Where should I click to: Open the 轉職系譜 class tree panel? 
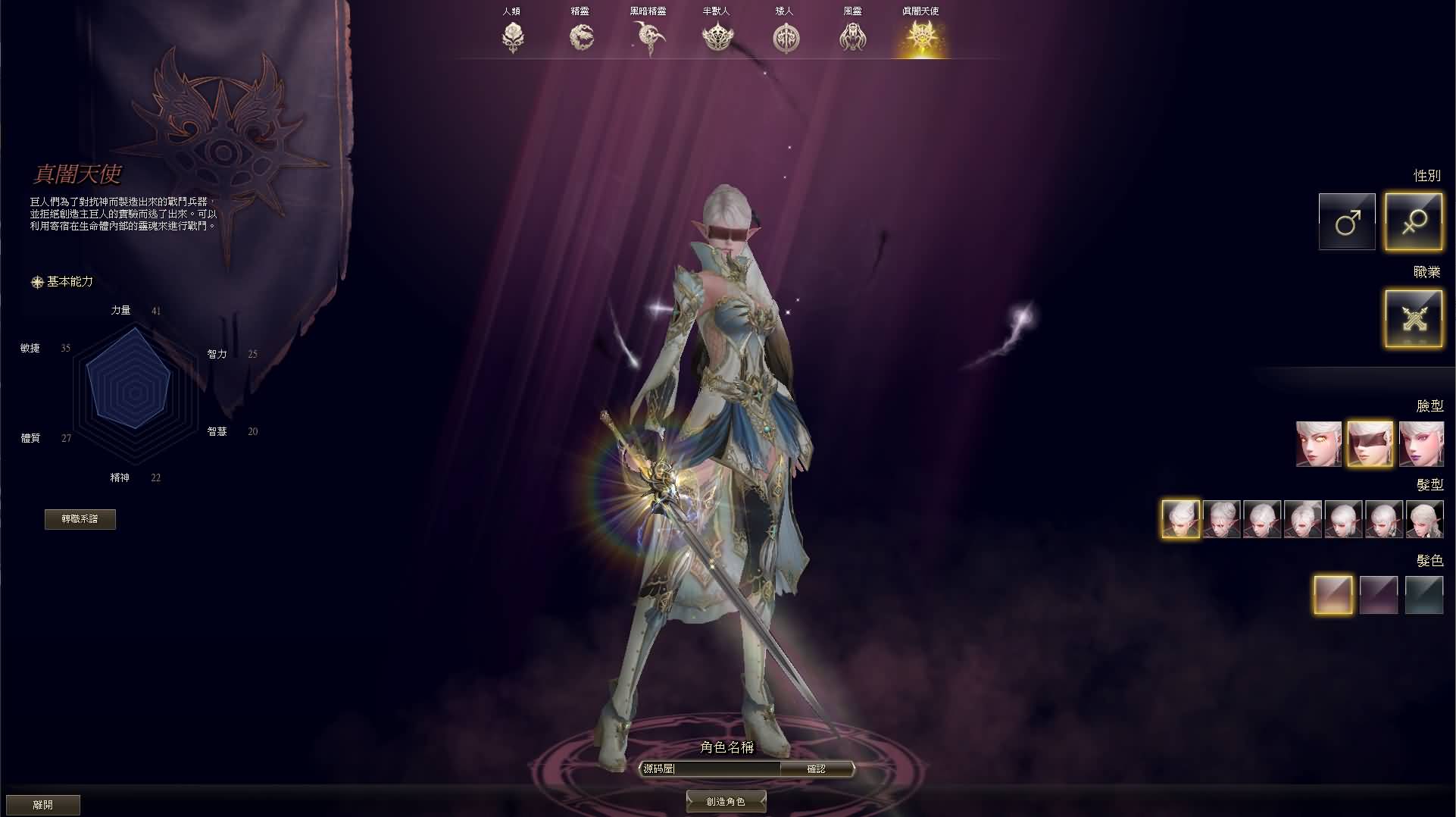(80, 519)
